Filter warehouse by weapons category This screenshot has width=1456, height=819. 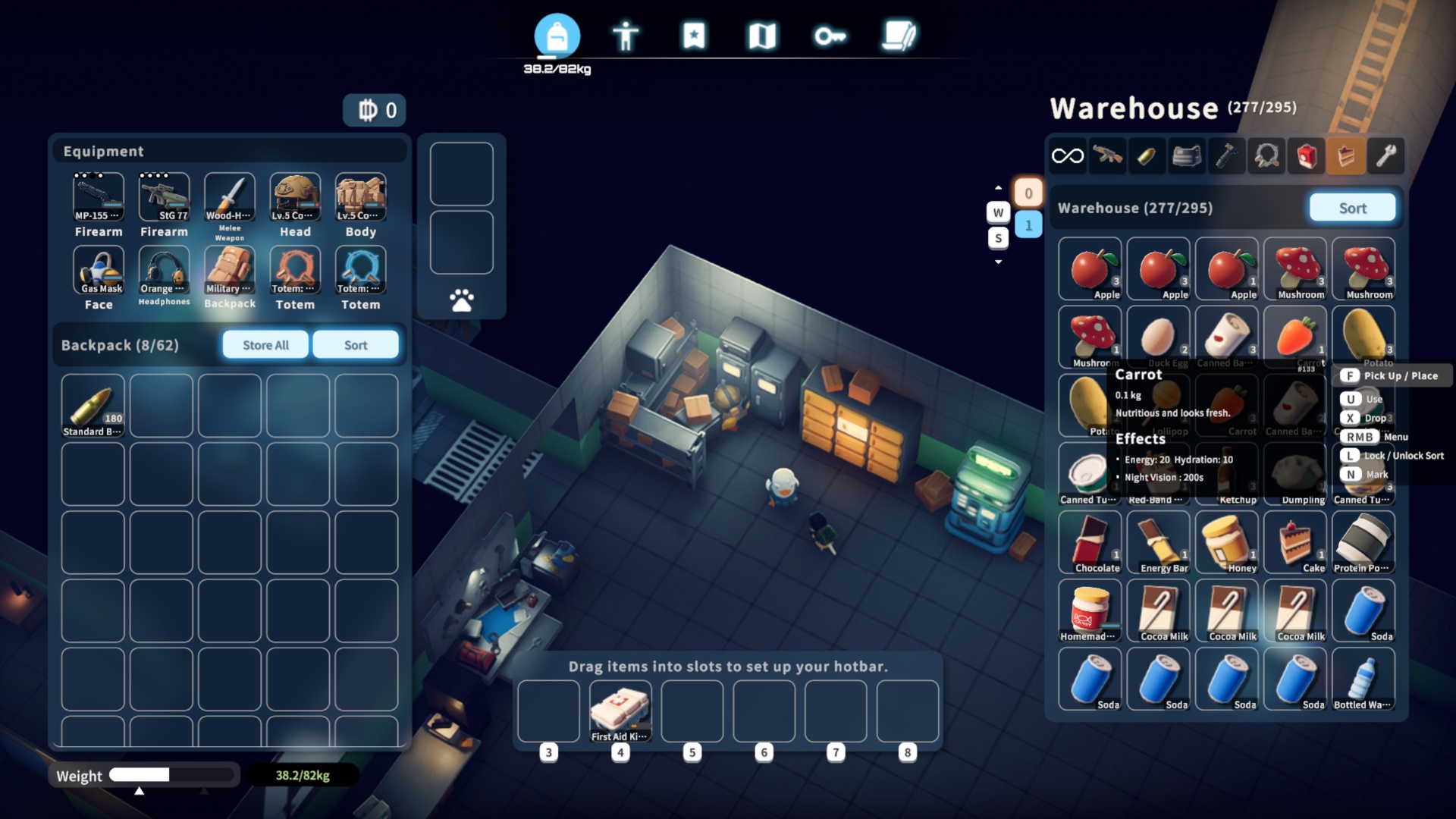pyautogui.click(x=1107, y=156)
